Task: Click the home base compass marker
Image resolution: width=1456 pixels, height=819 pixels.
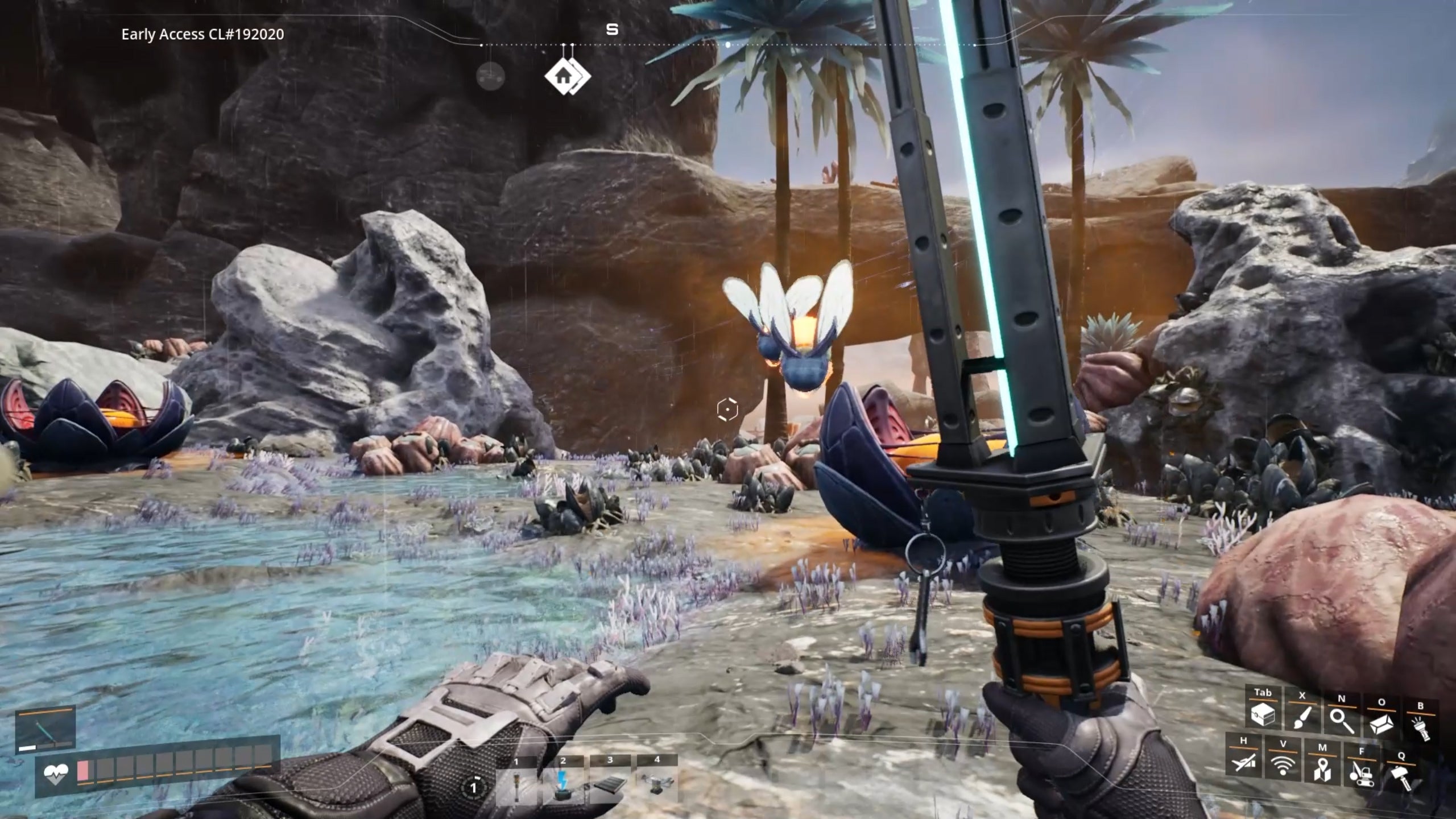Action: (x=565, y=75)
